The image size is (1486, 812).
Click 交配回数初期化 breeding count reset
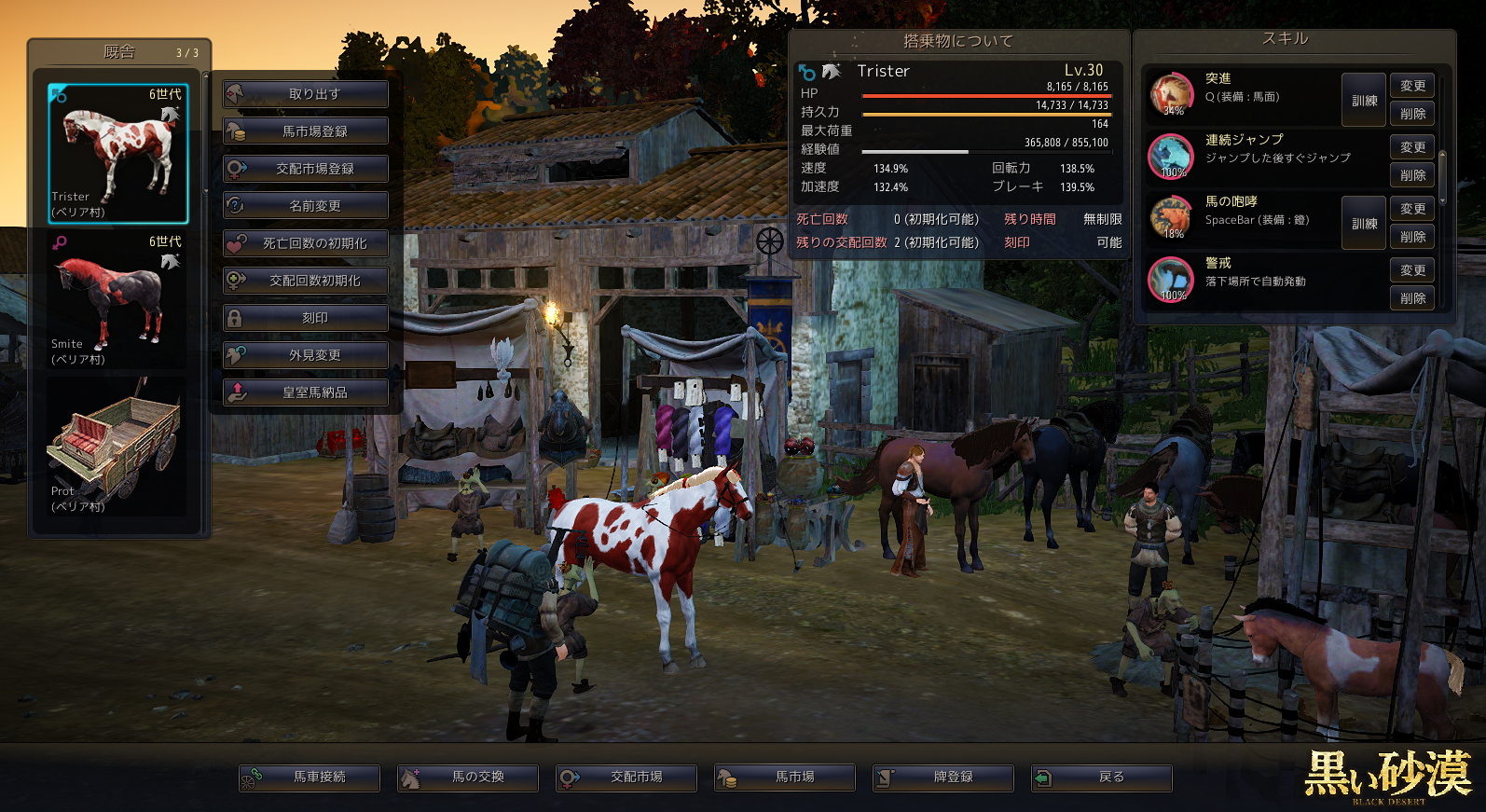coord(306,281)
